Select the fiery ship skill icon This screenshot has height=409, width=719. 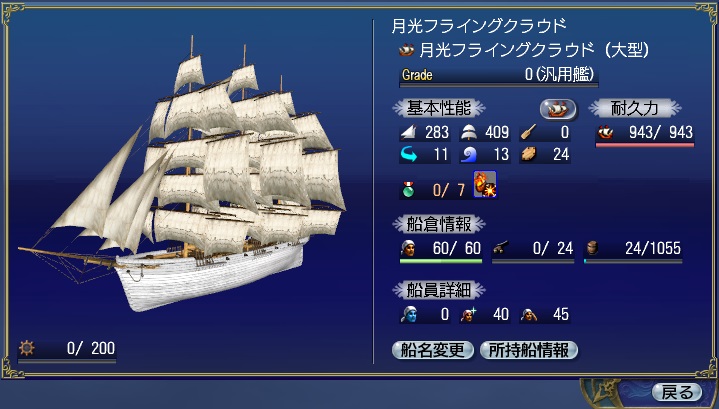coord(485,186)
